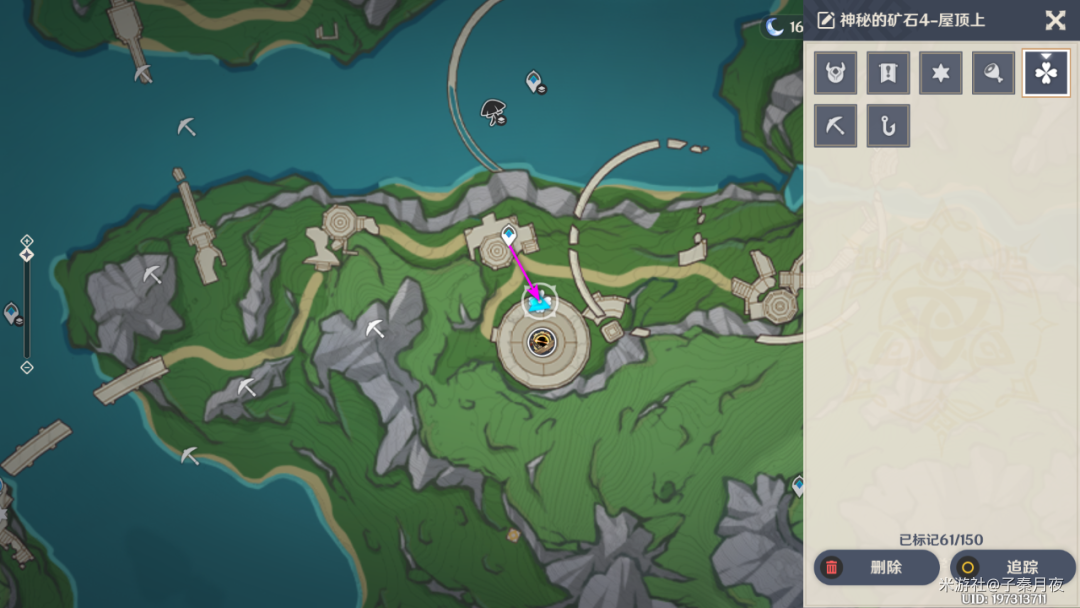Edit the pin name 神秘的矿石4-屋顶上
1080x608 pixels.
point(826,20)
